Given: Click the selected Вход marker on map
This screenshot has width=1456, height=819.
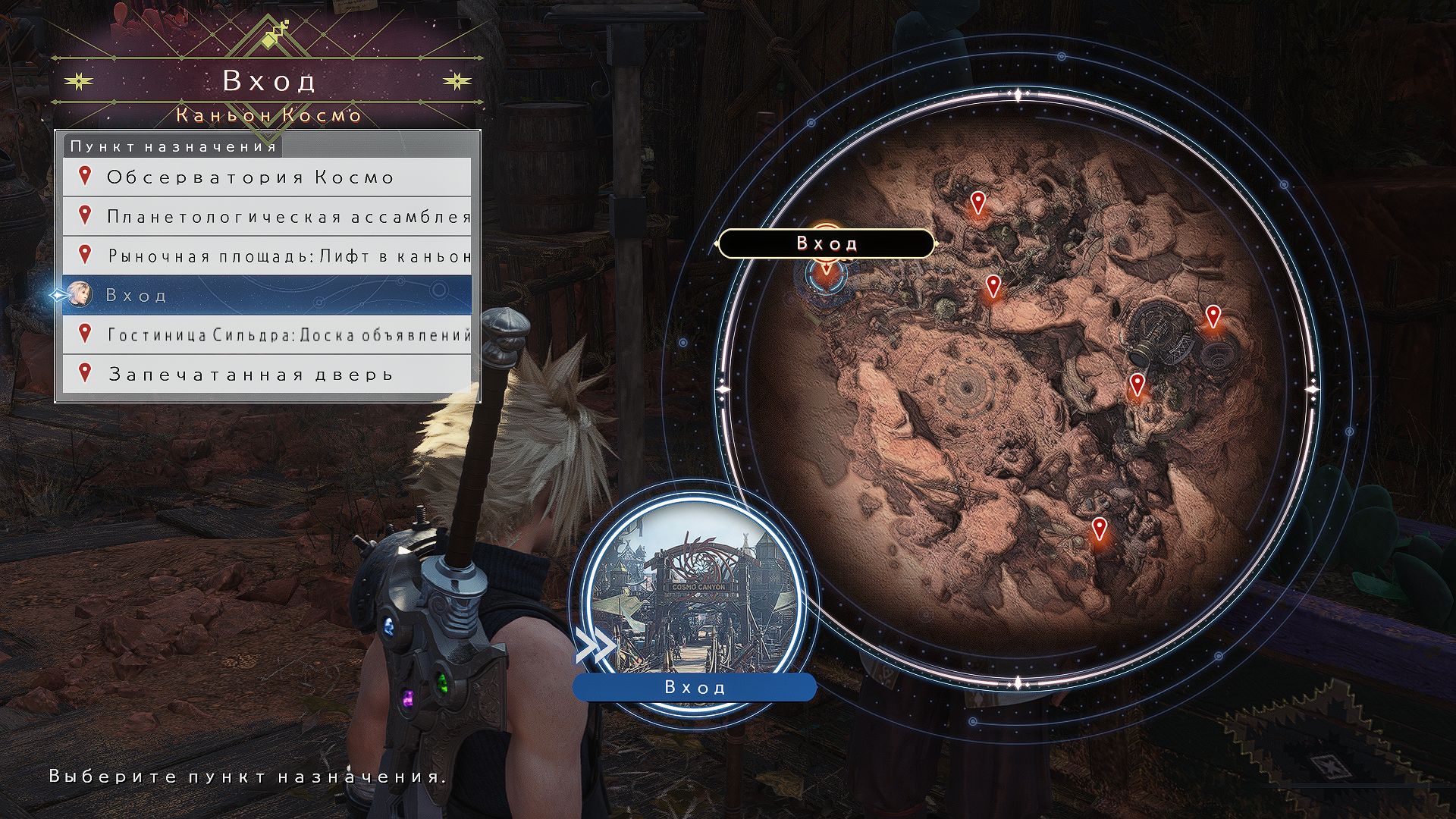Looking at the screenshot, I should pos(826,276).
